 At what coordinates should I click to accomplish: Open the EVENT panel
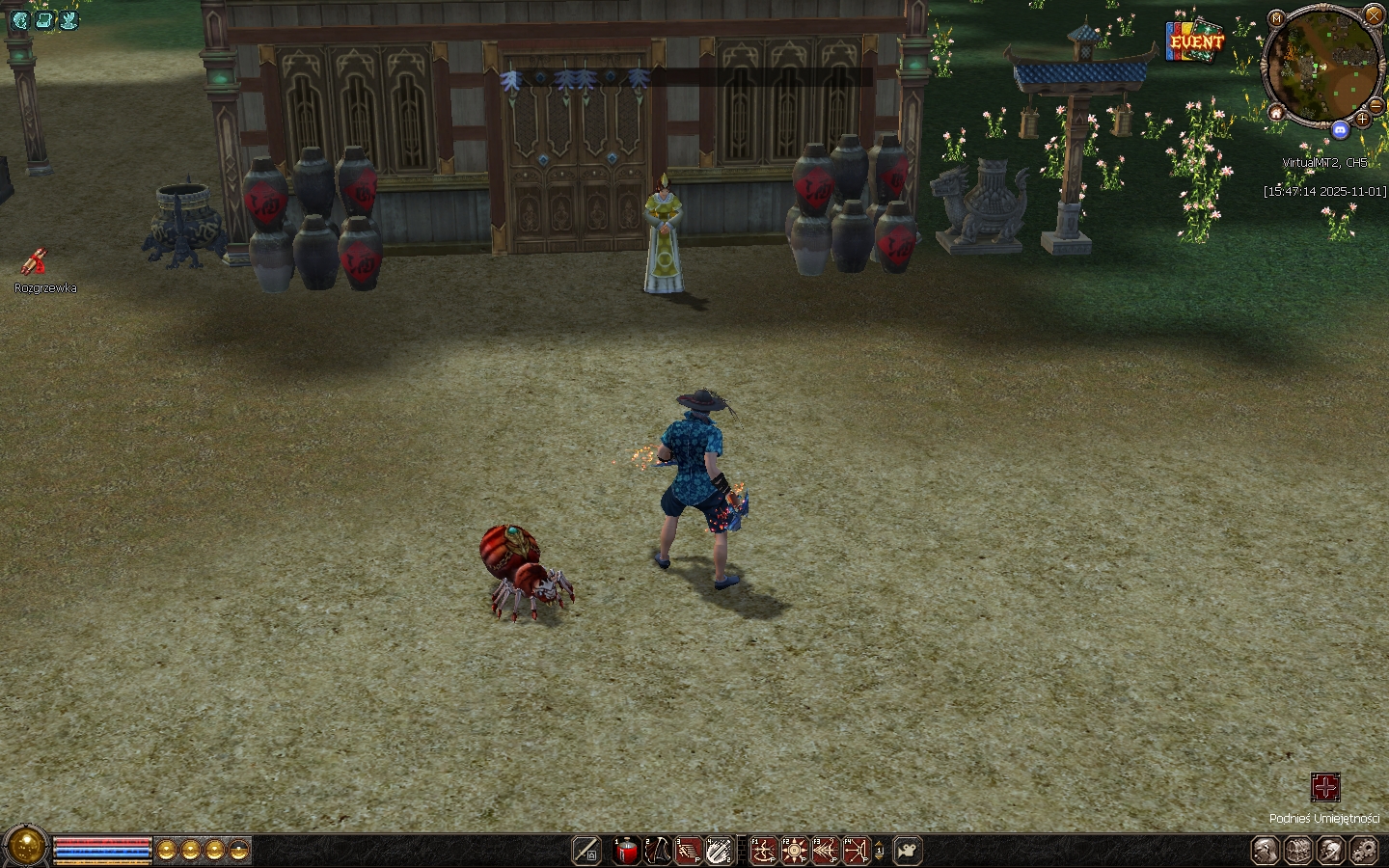pyautogui.click(x=1195, y=41)
